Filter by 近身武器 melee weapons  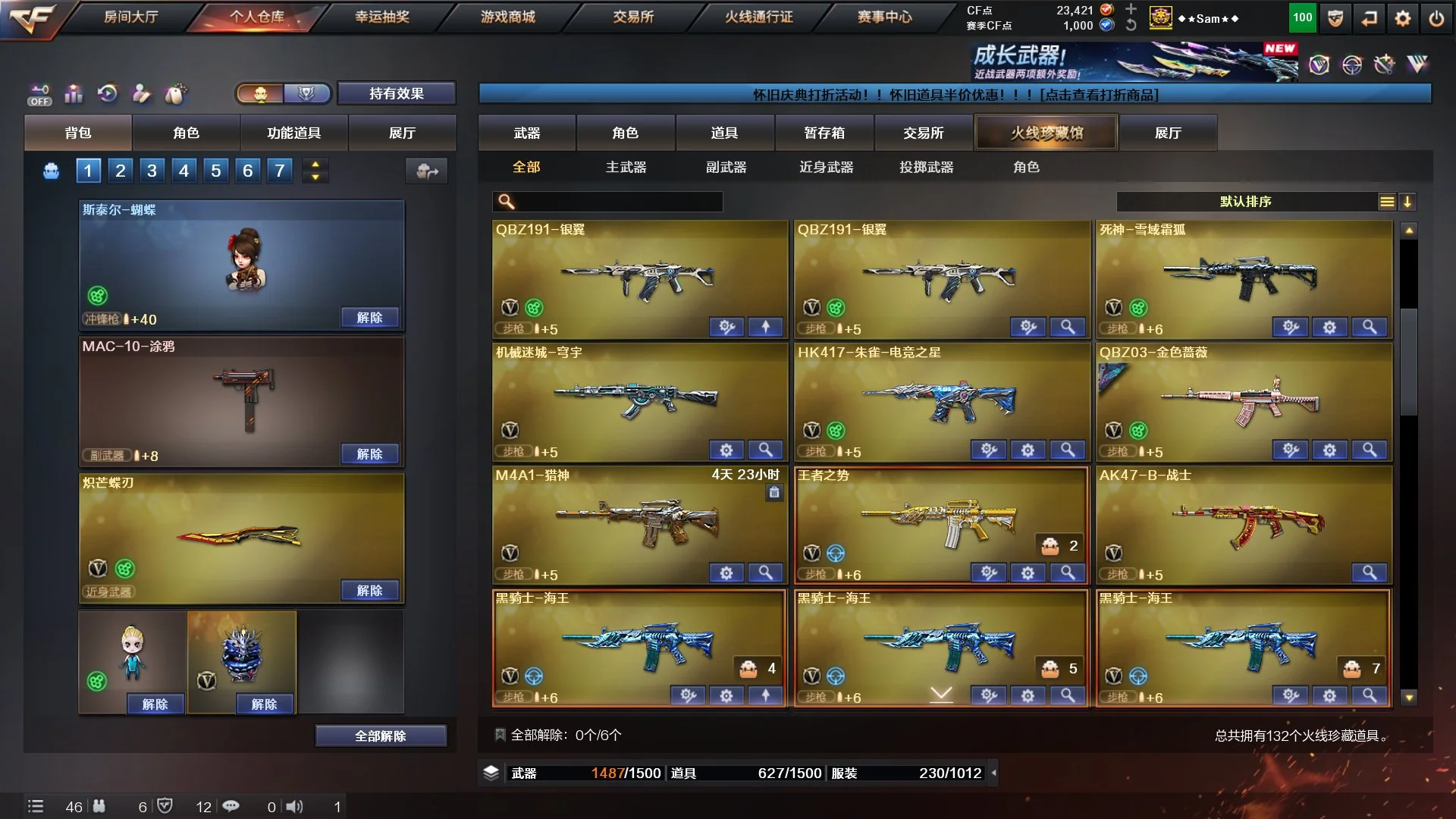(x=826, y=167)
